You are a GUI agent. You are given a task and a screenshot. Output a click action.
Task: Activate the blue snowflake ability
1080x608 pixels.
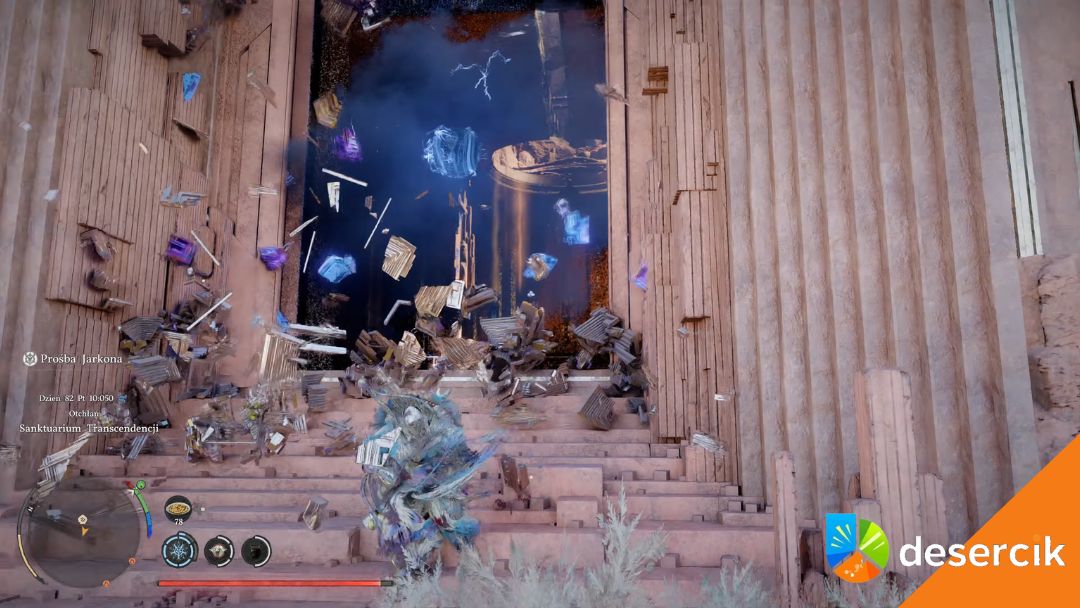pos(180,550)
